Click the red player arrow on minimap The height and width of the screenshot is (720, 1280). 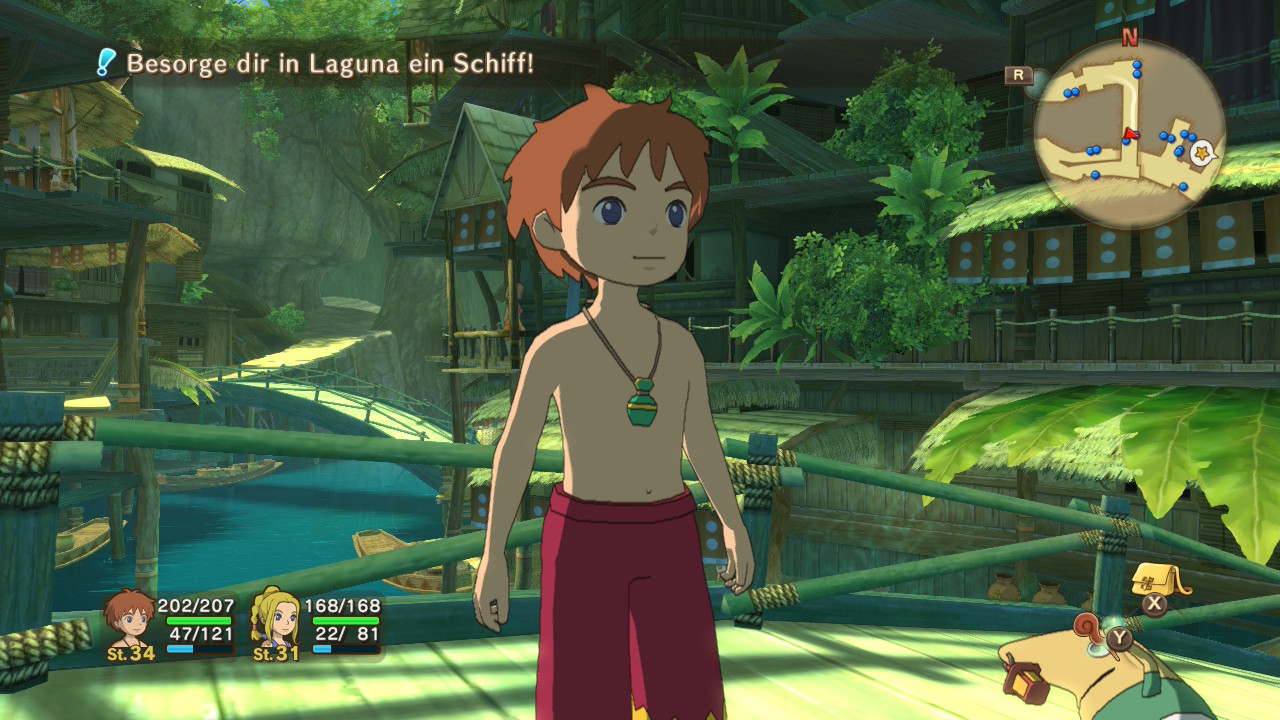pyautogui.click(x=1131, y=133)
